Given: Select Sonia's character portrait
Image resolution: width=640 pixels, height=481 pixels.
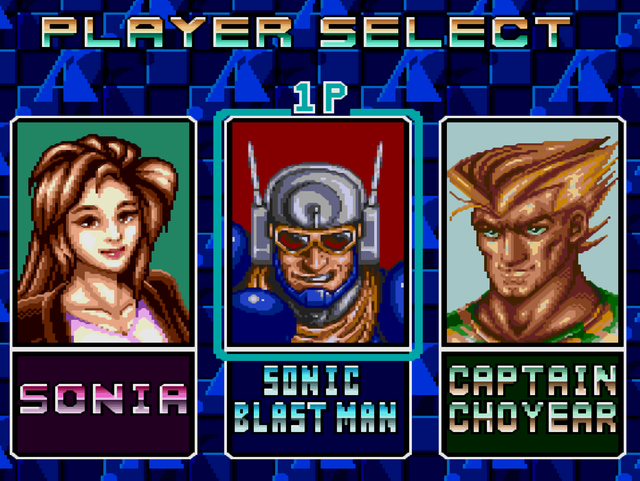Looking at the screenshot, I should click(104, 232).
